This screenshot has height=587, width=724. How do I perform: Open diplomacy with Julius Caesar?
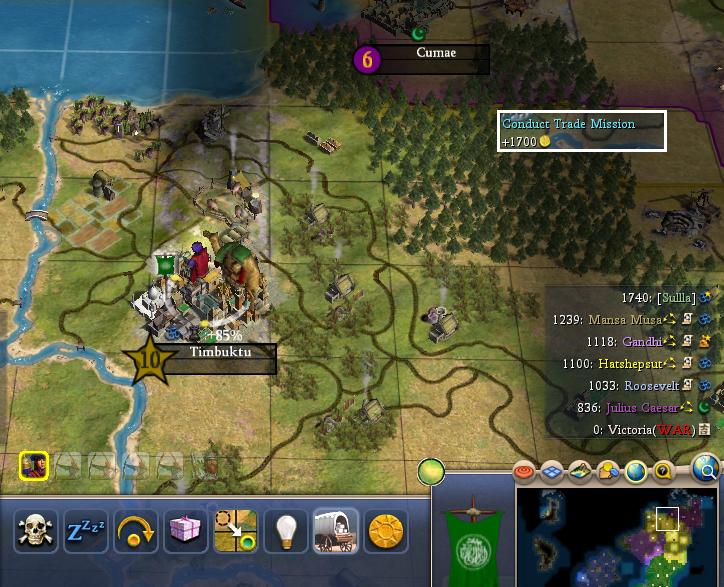click(x=640, y=408)
